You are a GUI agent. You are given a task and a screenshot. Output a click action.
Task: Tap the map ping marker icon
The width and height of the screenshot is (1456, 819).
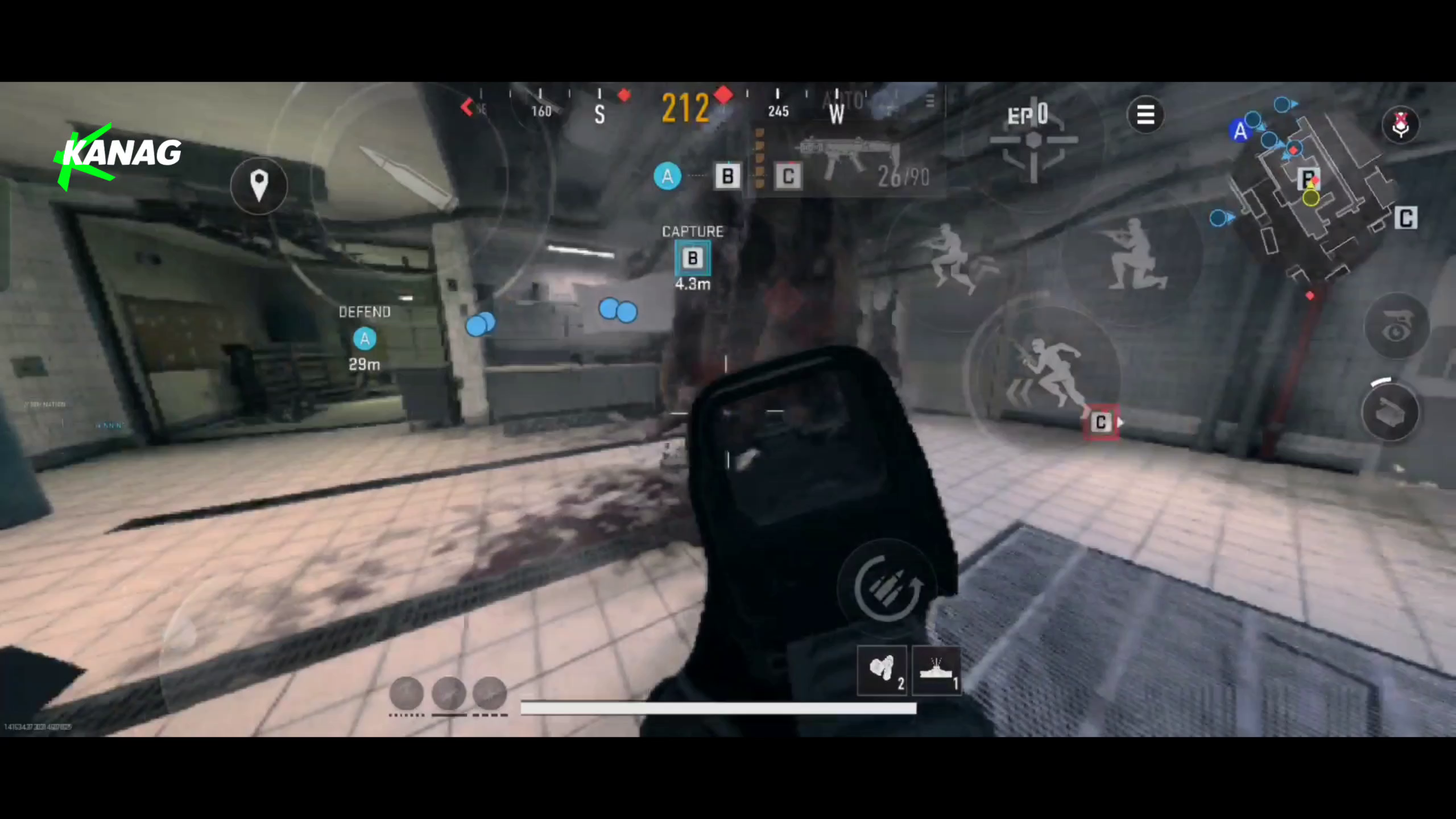[259, 187]
